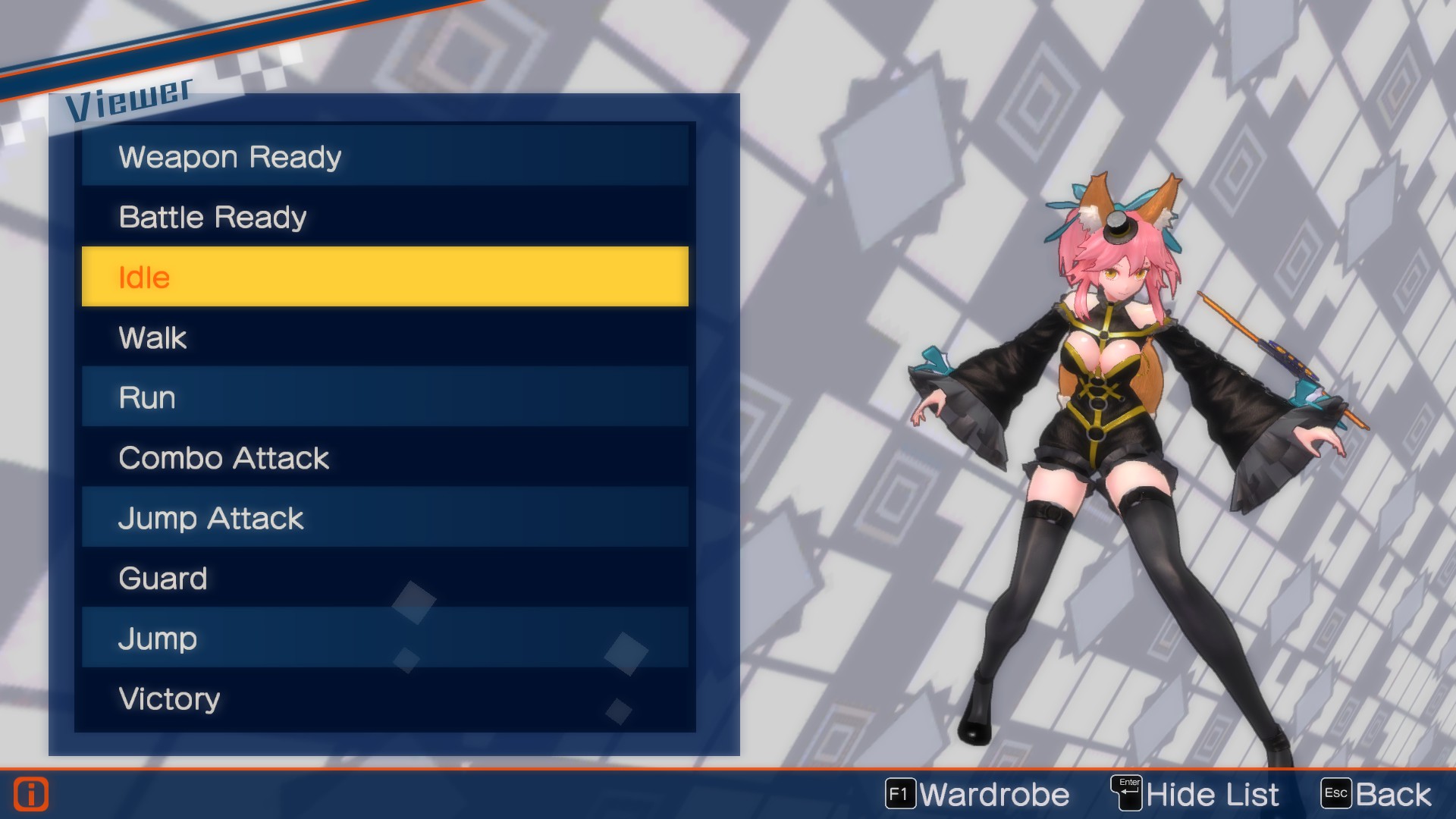The width and height of the screenshot is (1456, 819).
Task: Click the Esc key icon beside Back
Action: [1336, 793]
